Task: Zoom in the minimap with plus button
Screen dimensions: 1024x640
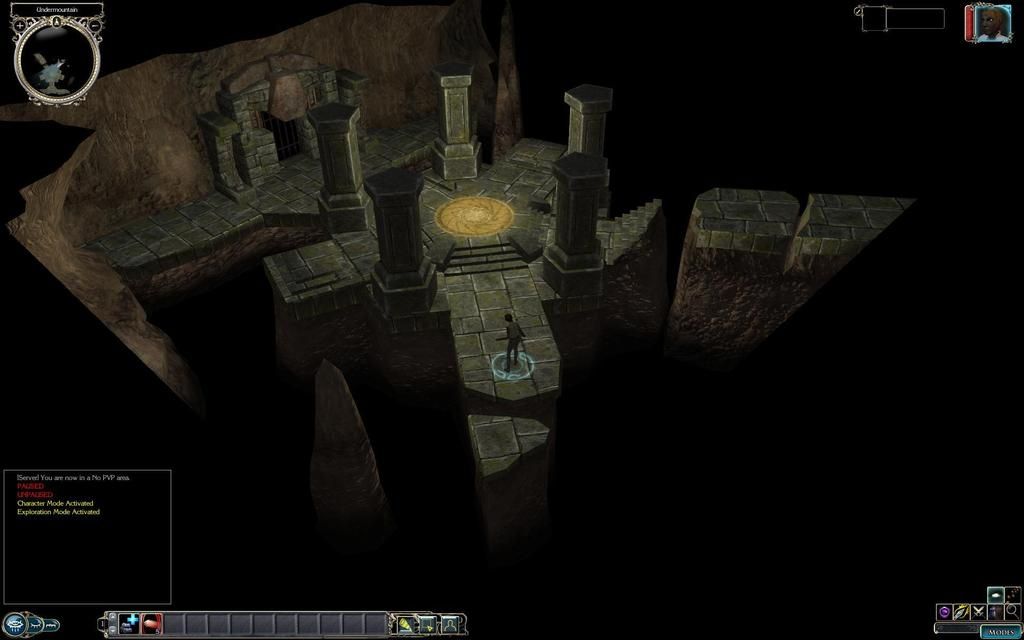Action: pyautogui.click(x=19, y=25)
